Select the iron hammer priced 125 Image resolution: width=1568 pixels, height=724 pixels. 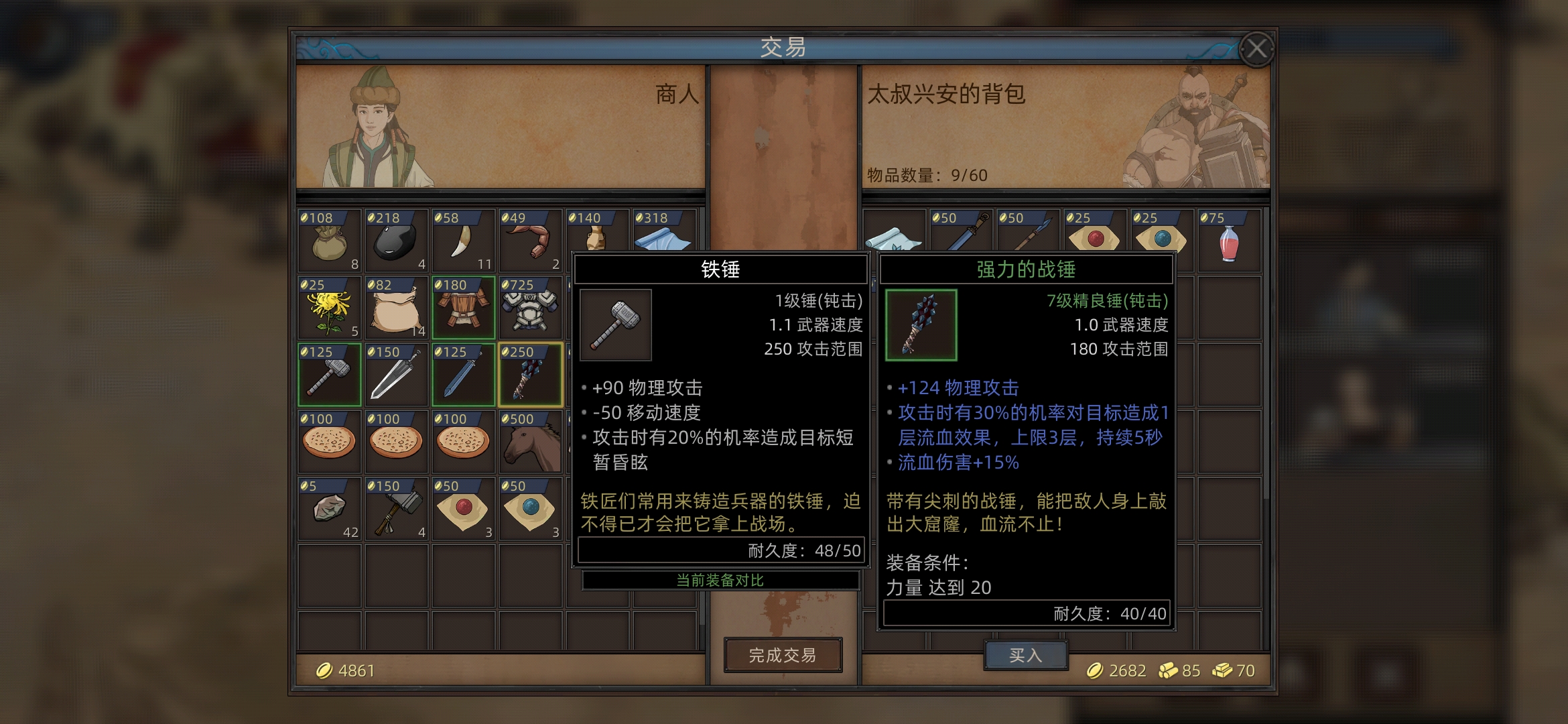pyautogui.click(x=329, y=375)
